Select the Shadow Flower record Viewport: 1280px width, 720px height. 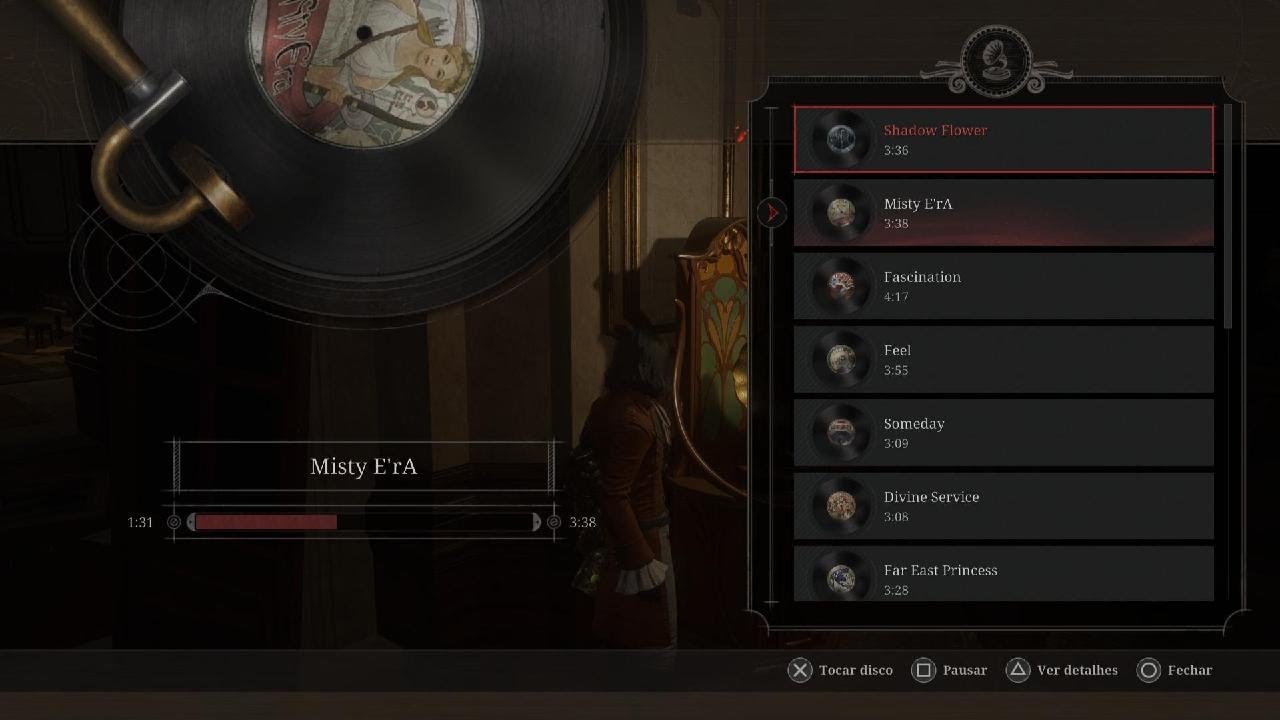click(x=1003, y=140)
